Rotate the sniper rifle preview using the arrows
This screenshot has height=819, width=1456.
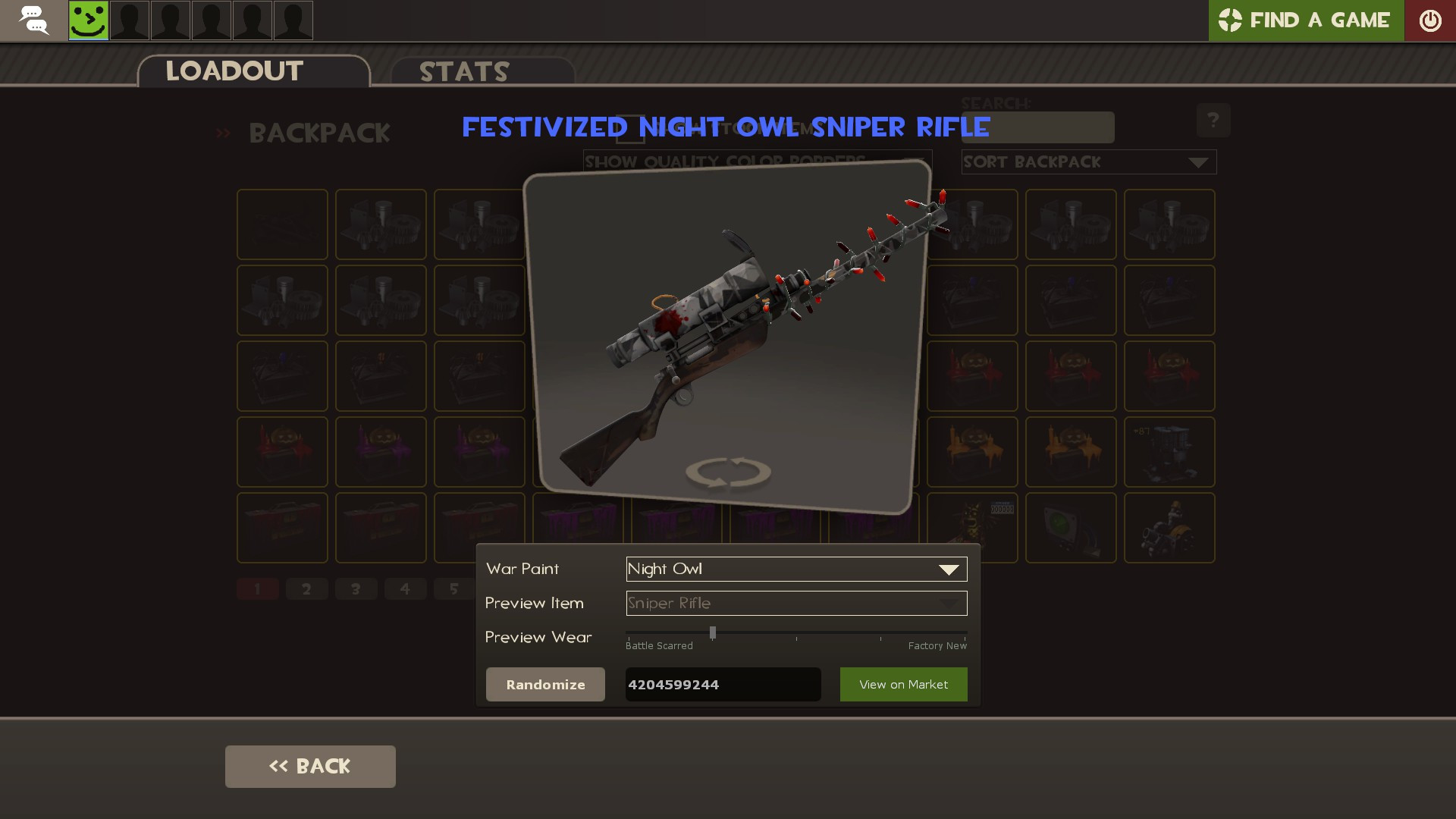point(729,472)
